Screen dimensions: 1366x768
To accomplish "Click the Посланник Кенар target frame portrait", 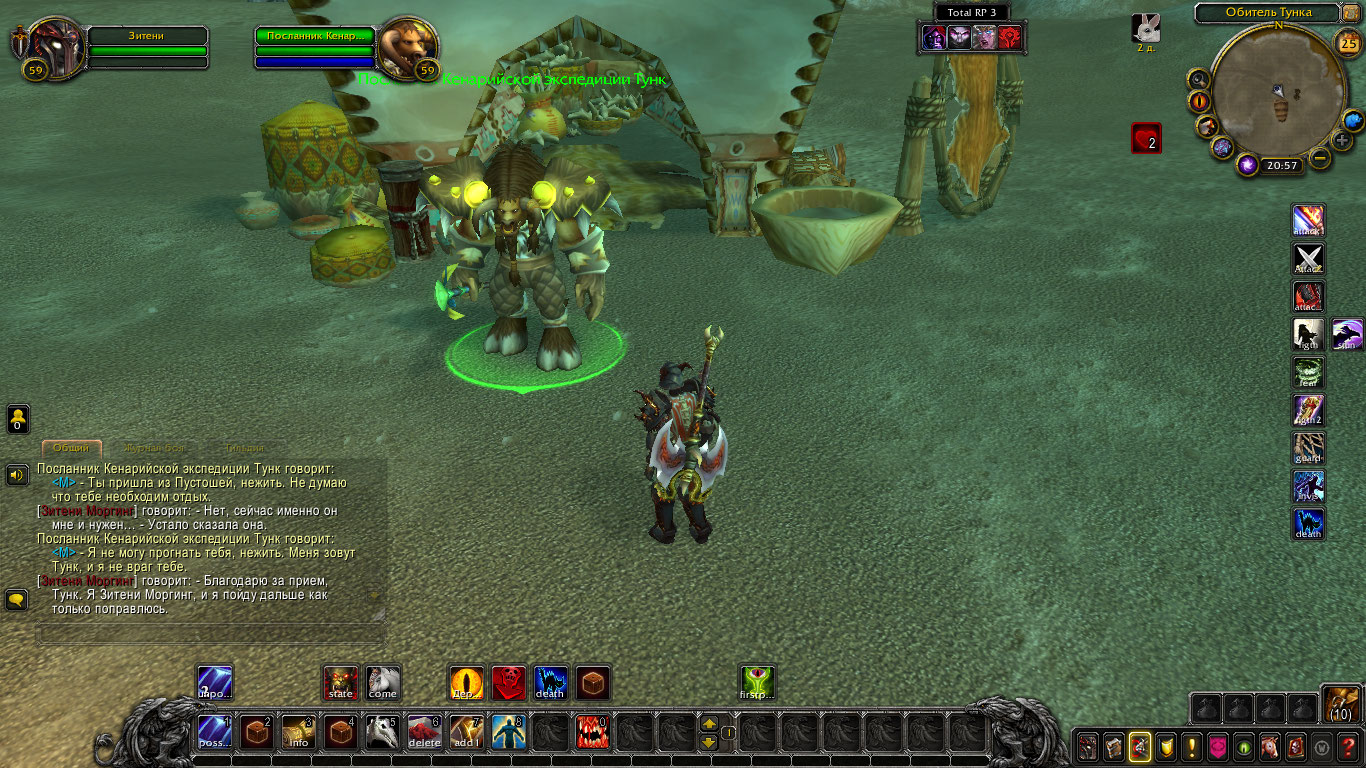I will tap(405, 45).
